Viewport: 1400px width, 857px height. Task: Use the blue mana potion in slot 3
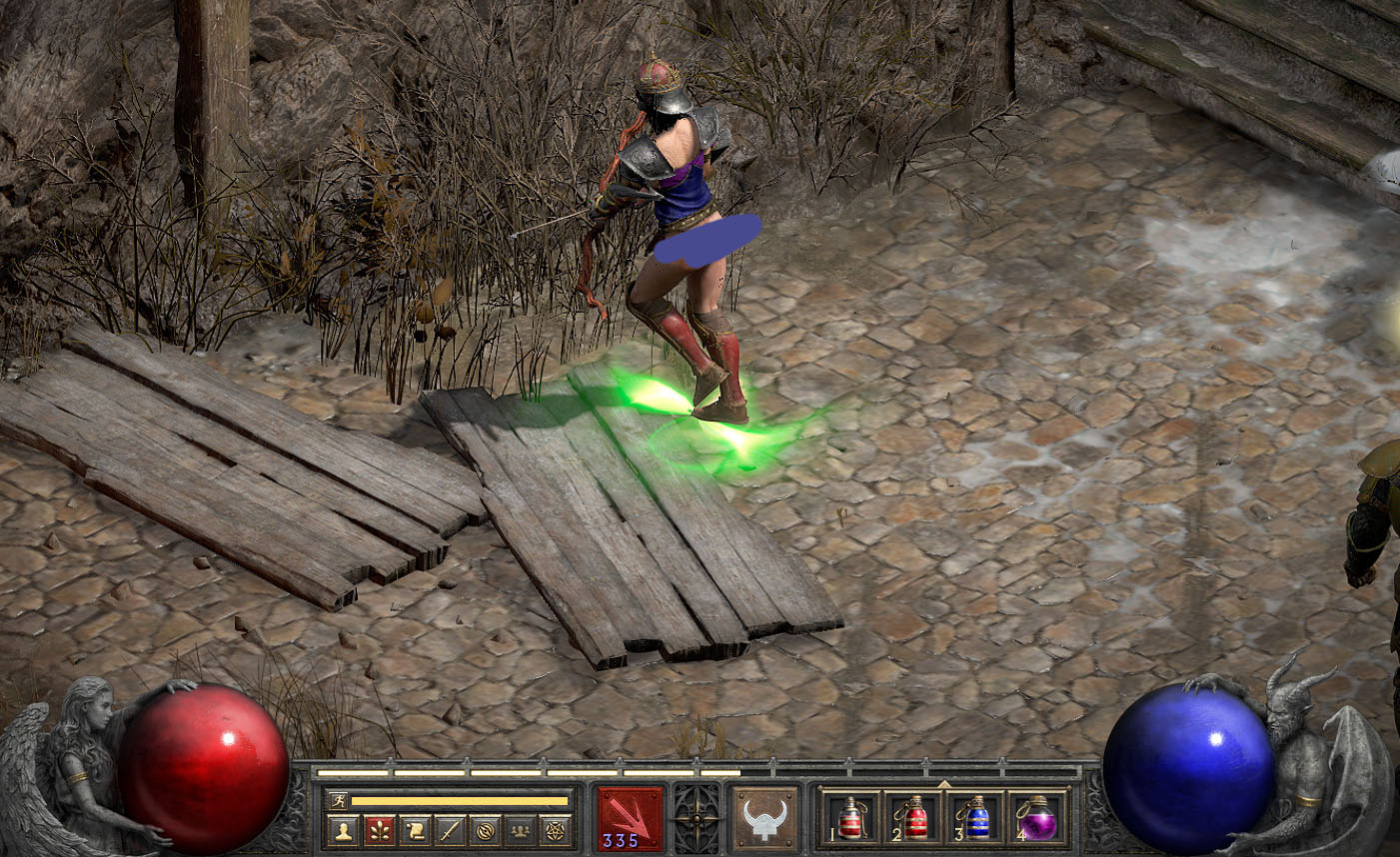(x=976, y=818)
